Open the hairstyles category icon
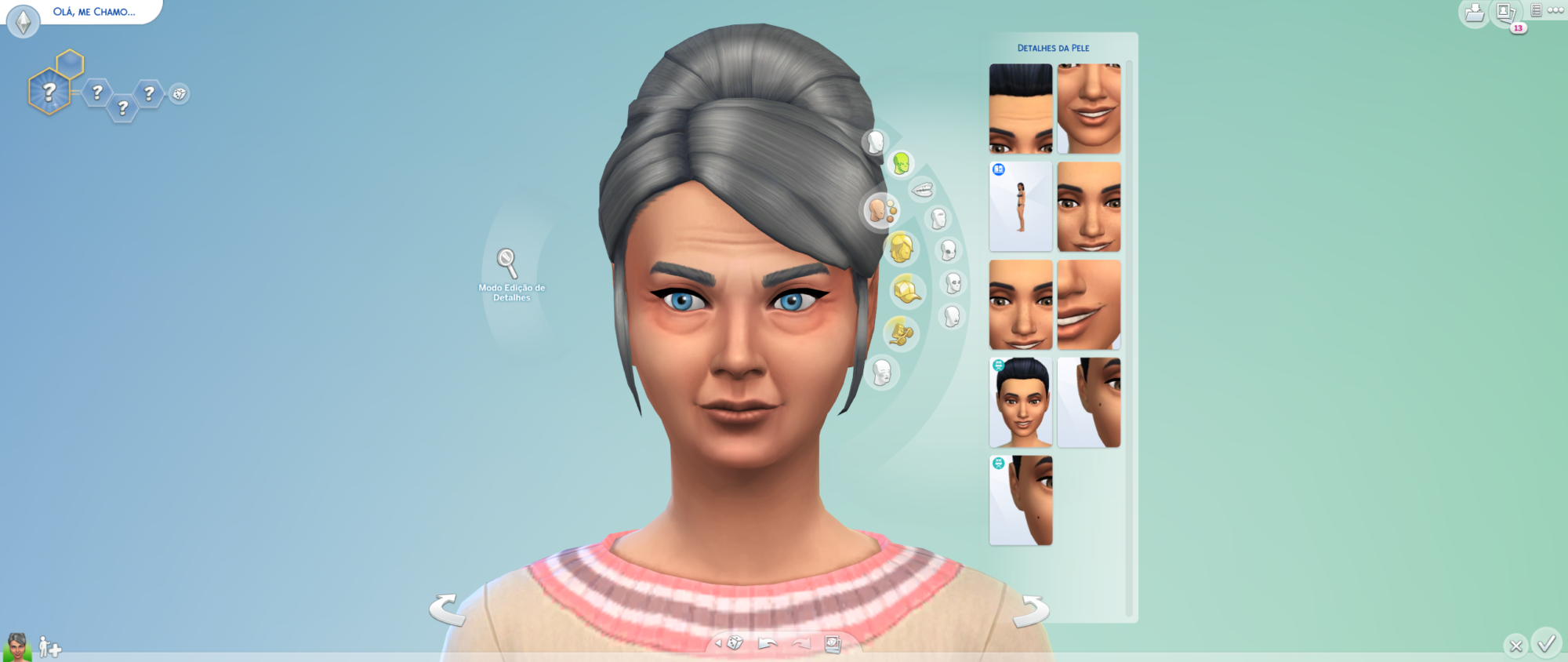Image resolution: width=1568 pixels, height=662 pixels. coord(900,249)
